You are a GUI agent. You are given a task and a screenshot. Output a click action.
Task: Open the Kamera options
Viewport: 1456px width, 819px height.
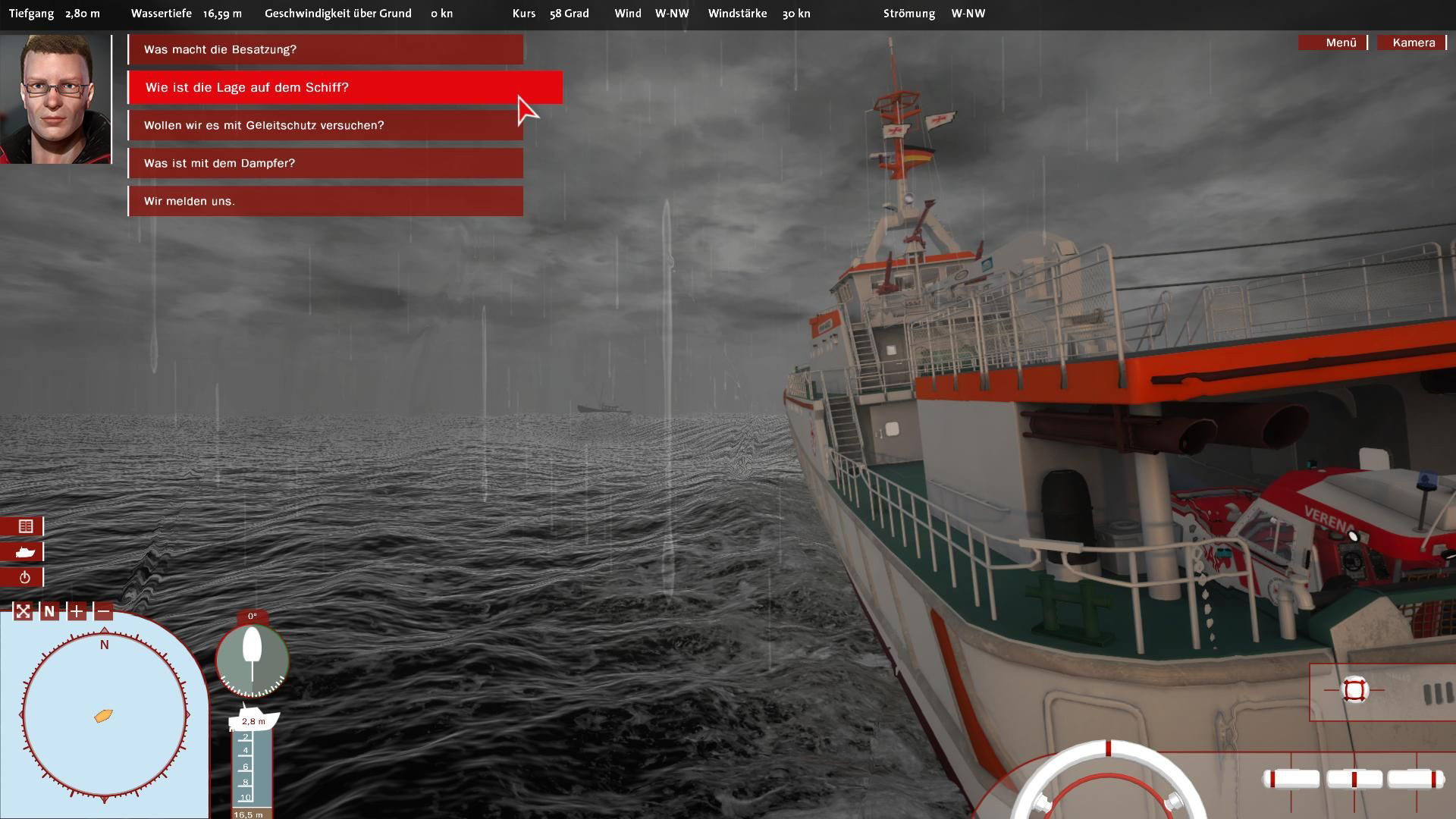(1413, 42)
